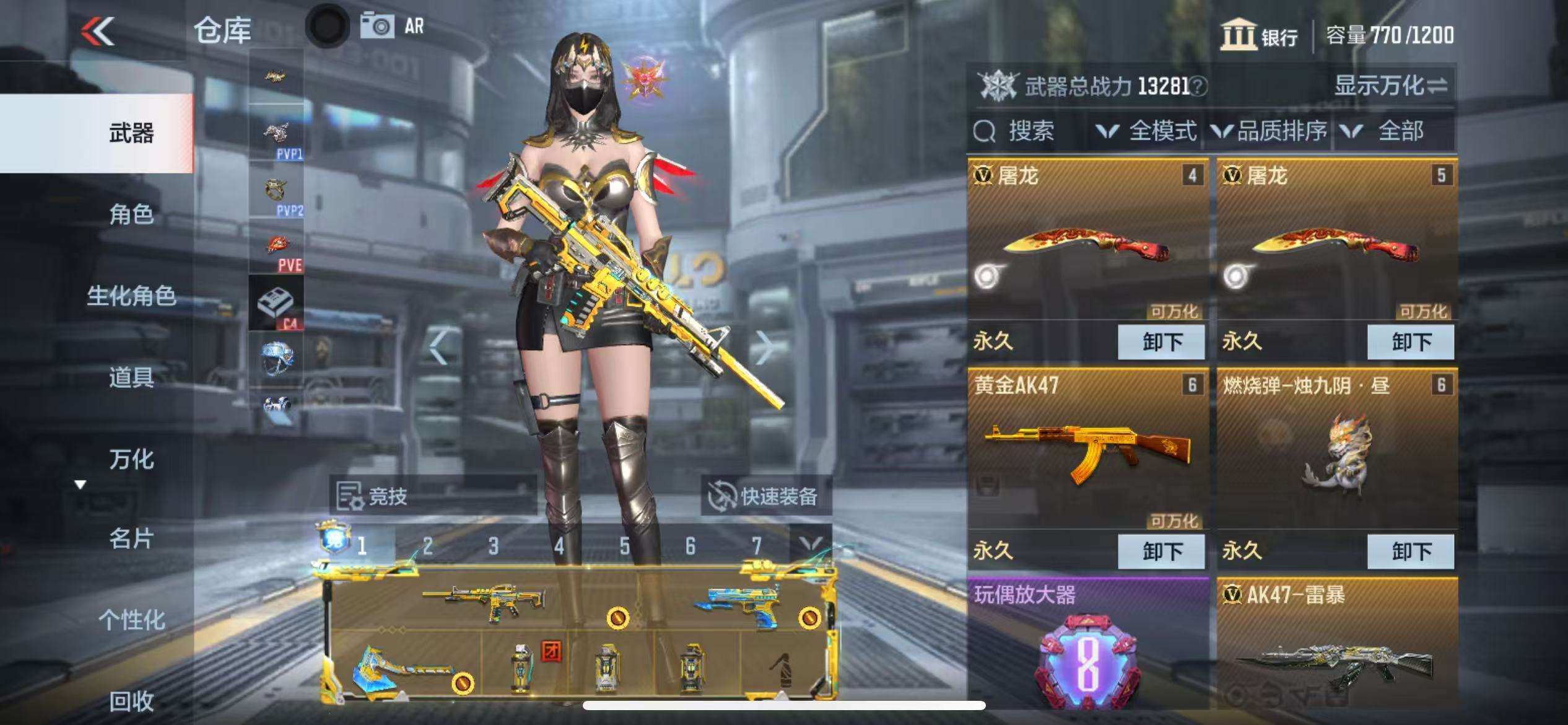
Task: Click the 搜索 search field
Action: [x=1028, y=131]
